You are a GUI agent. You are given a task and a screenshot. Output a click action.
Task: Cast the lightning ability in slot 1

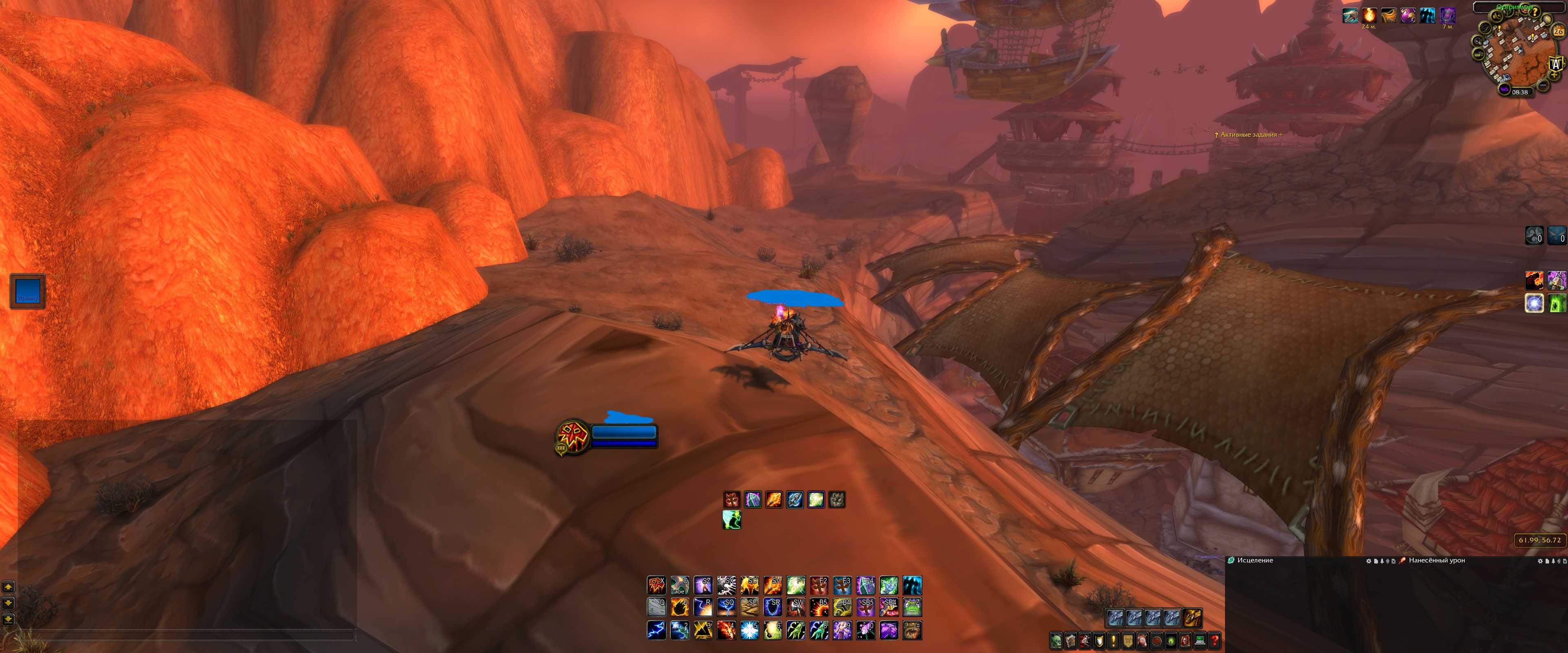click(656, 631)
